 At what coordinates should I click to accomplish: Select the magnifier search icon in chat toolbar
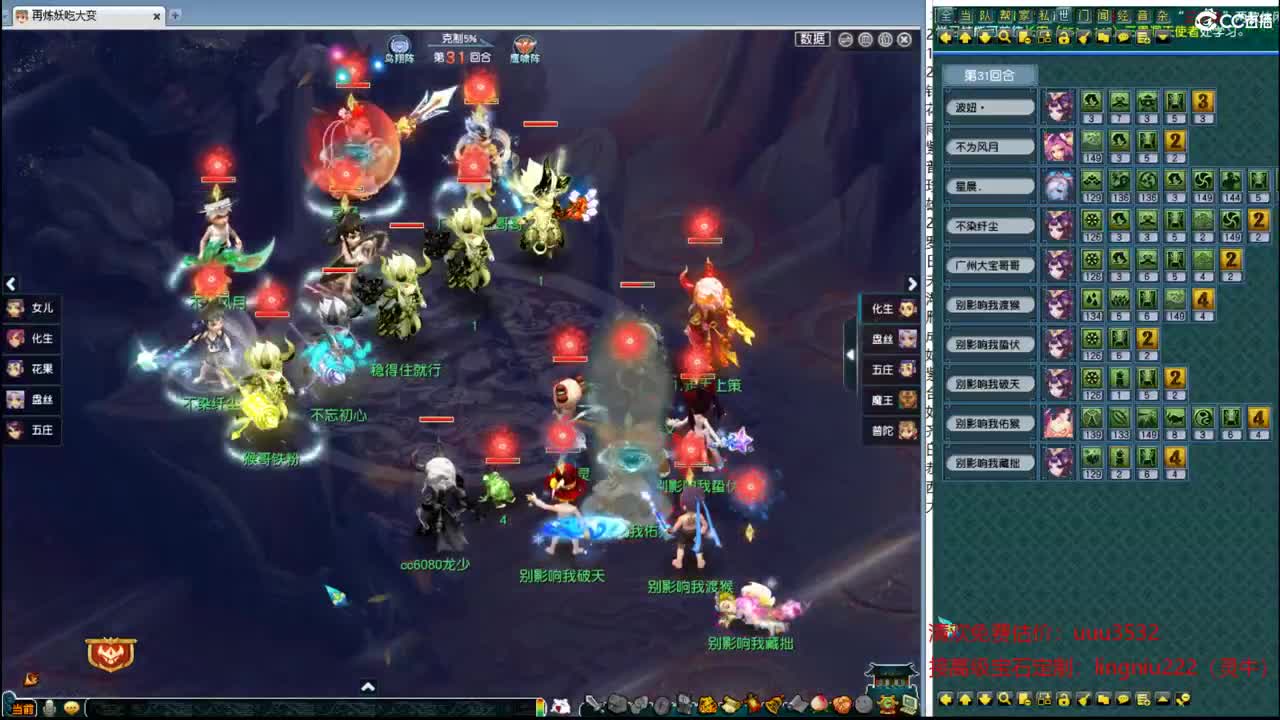pyautogui.click(x=1004, y=37)
